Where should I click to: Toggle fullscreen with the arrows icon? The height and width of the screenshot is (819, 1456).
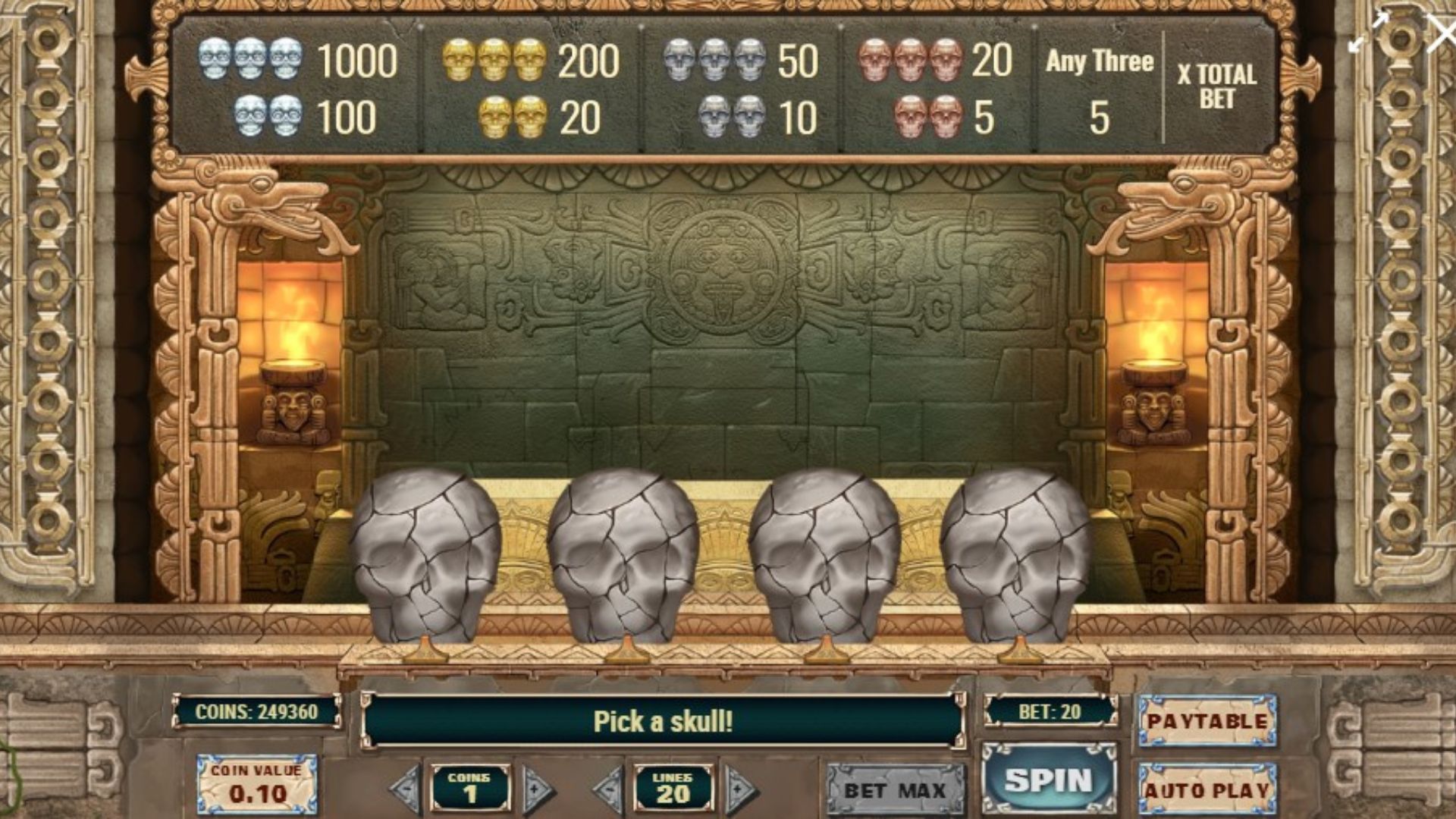pos(1367,33)
